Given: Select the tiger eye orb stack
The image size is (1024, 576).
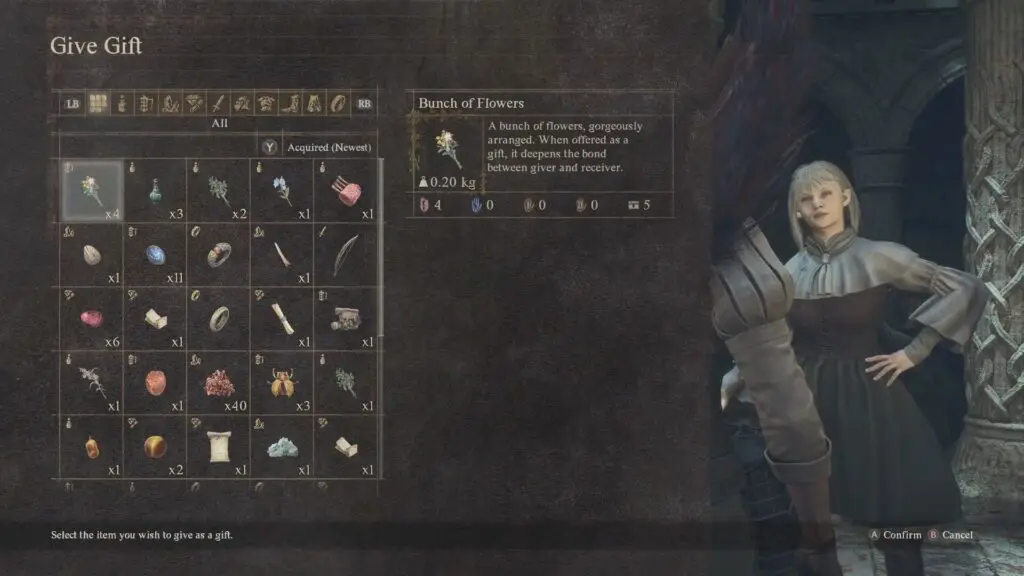Looking at the screenshot, I should point(155,447).
